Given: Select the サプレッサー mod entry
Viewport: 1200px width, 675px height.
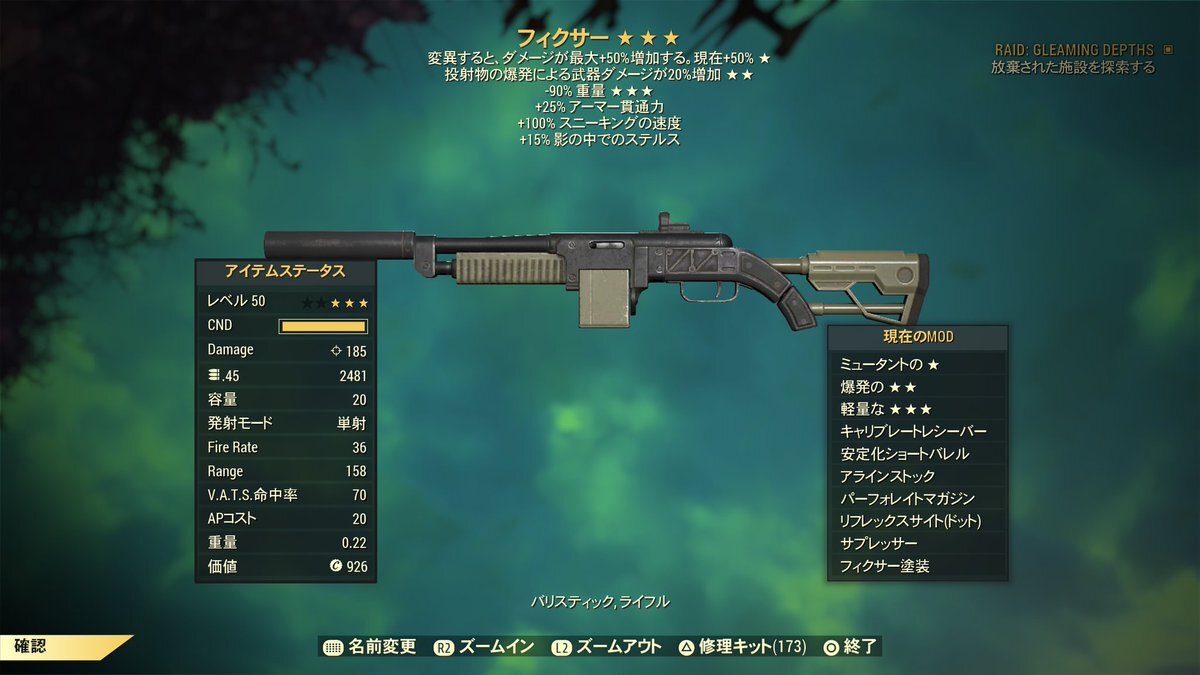Looking at the screenshot, I should (x=918, y=544).
